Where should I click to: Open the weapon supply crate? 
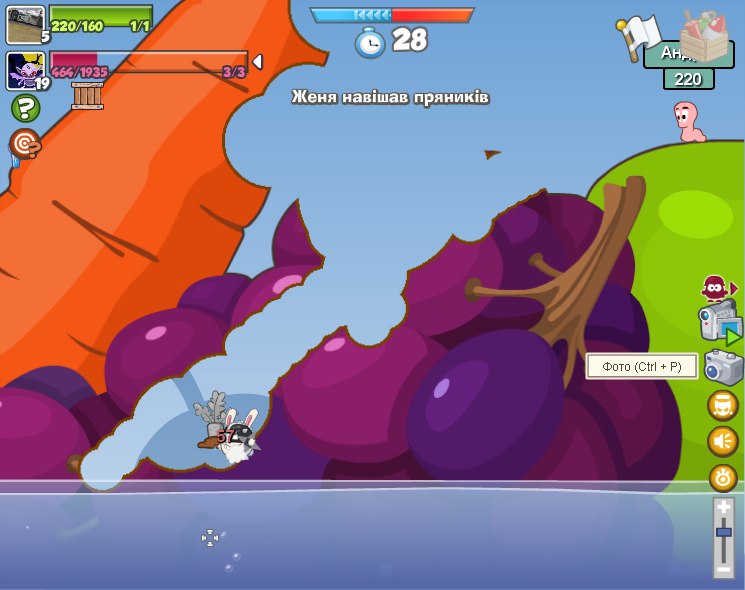(704, 36)
